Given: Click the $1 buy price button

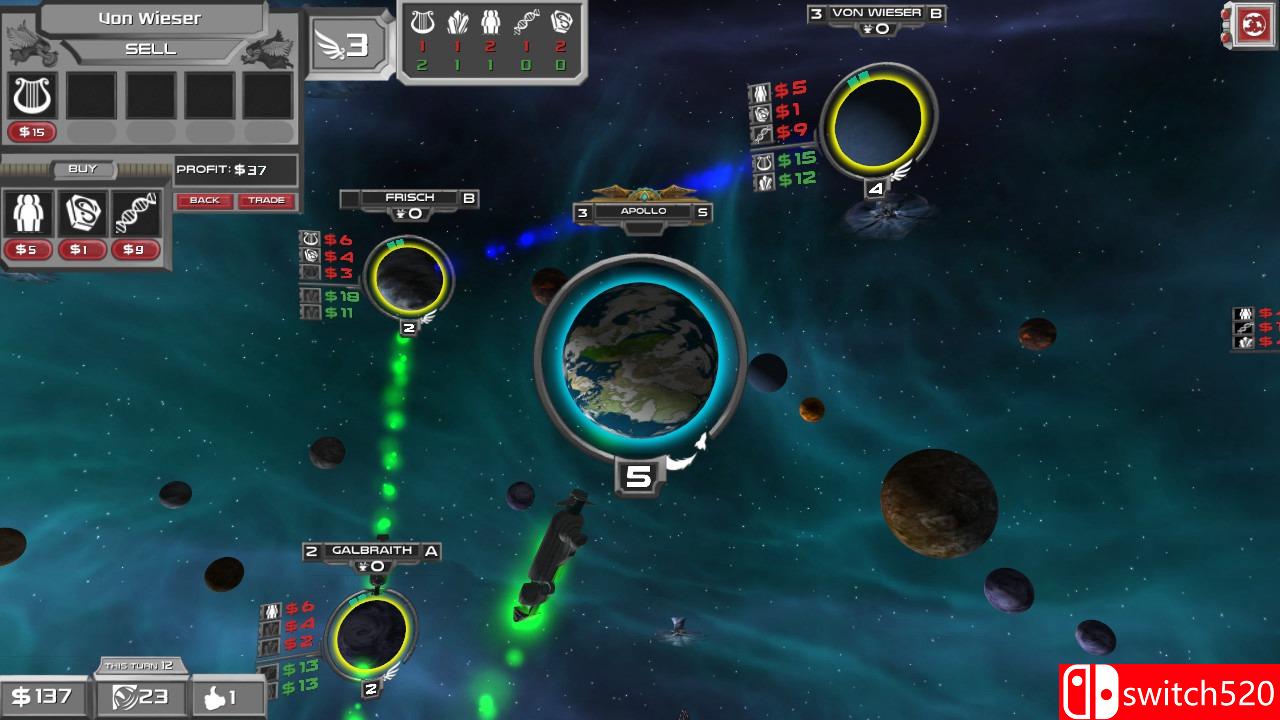Looking at the screenshot, I should point(81,250).
